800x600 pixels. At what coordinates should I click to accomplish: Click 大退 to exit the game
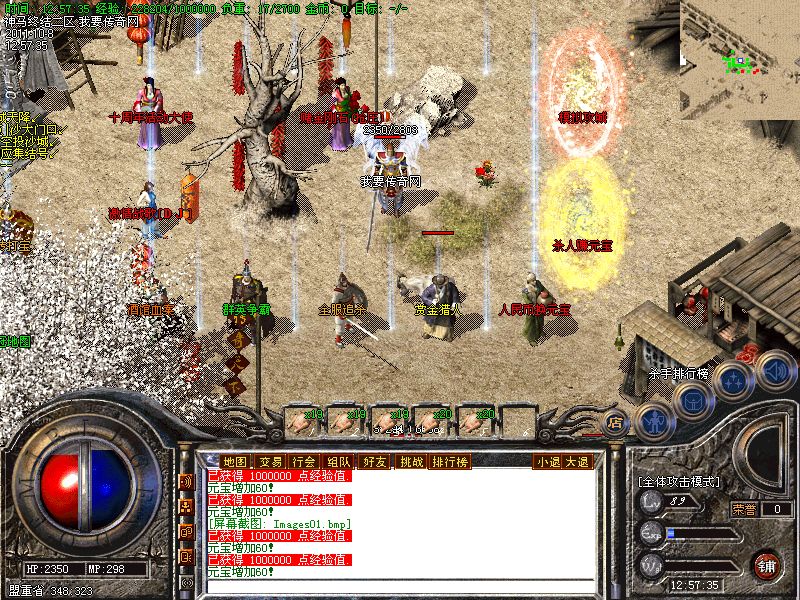(x=577, y=461)
